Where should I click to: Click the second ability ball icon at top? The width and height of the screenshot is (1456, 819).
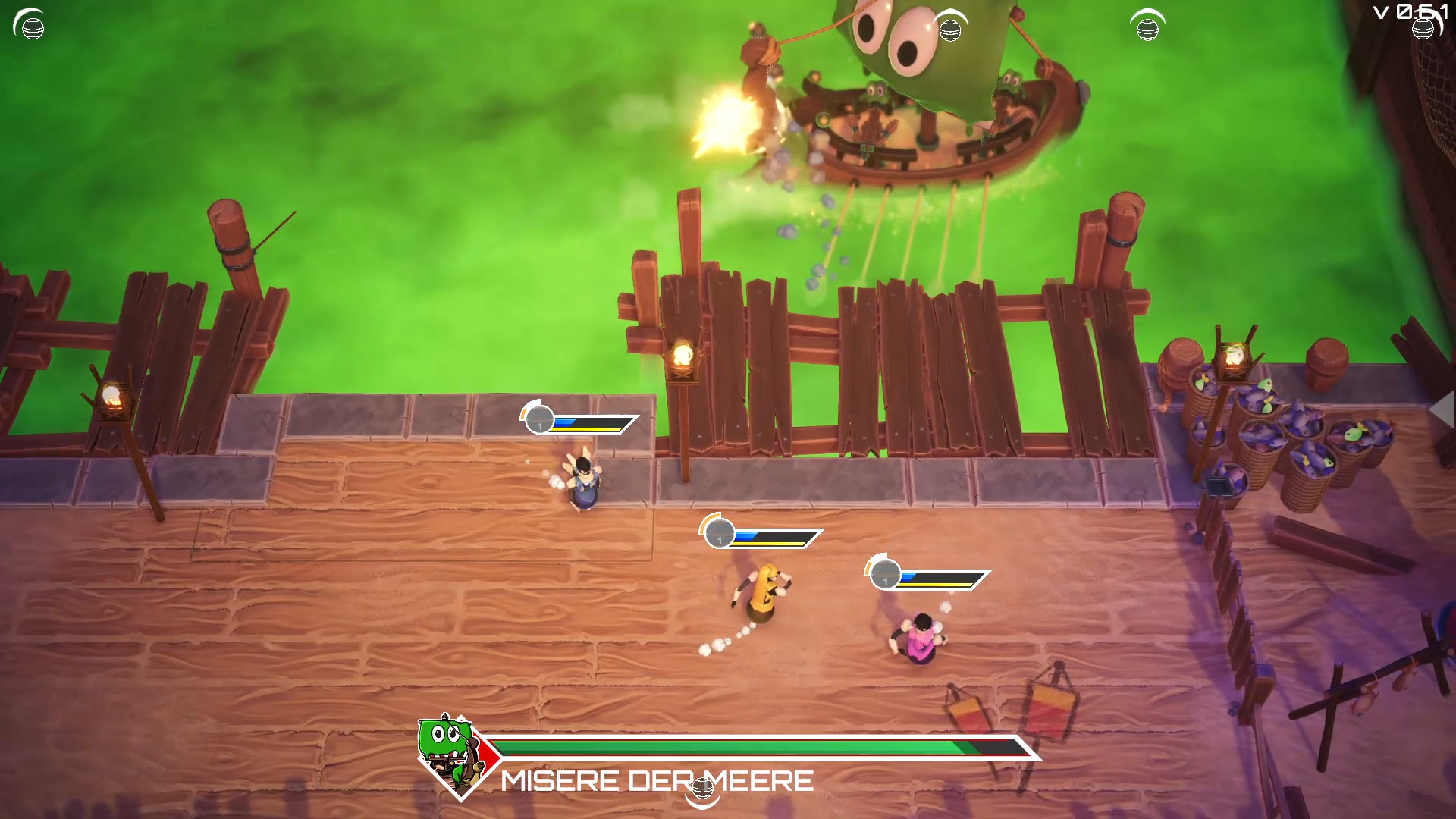(951, 30)
